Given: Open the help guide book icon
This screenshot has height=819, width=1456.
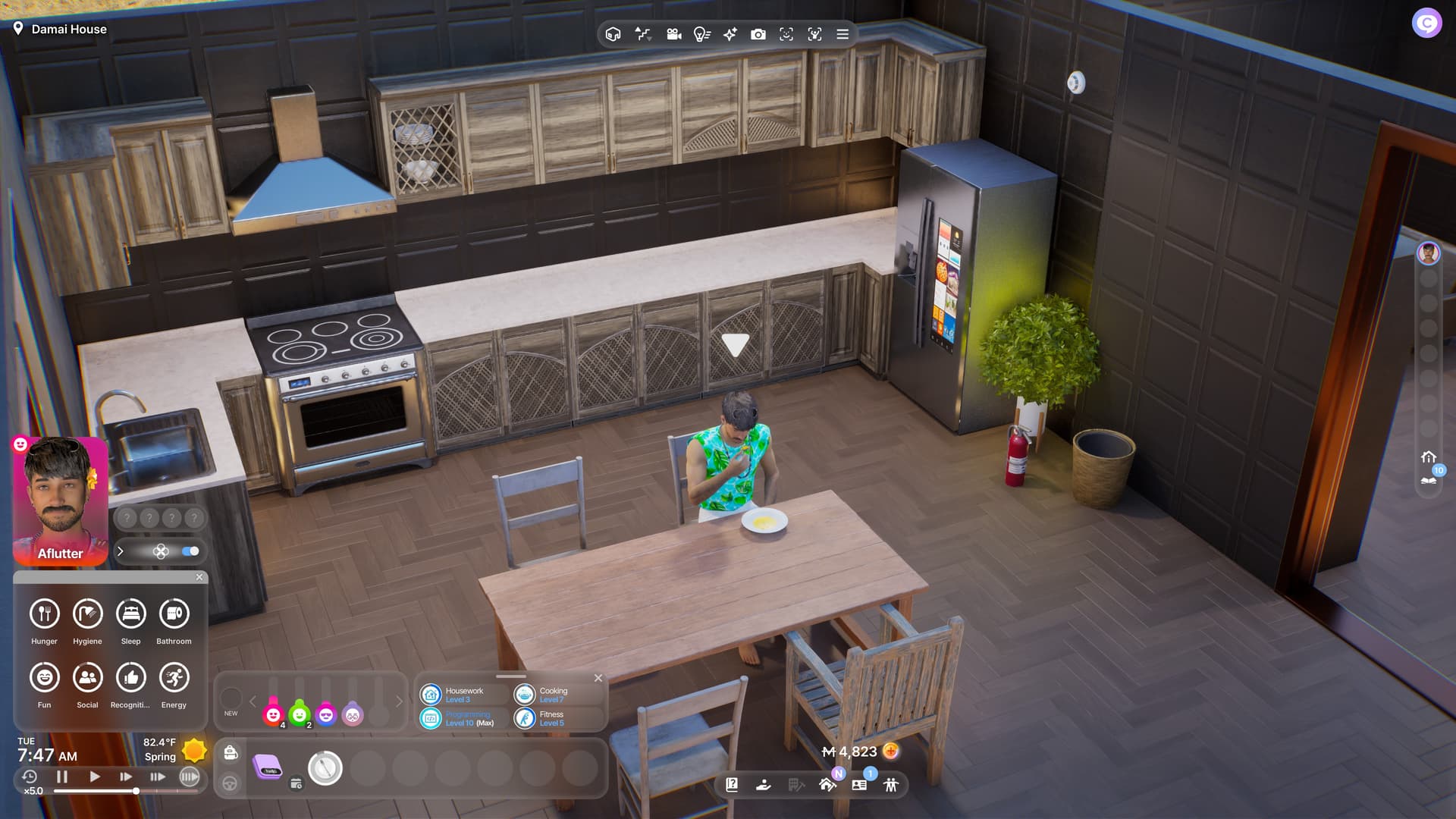Looking at the screenshot, I should pos(732,785).
